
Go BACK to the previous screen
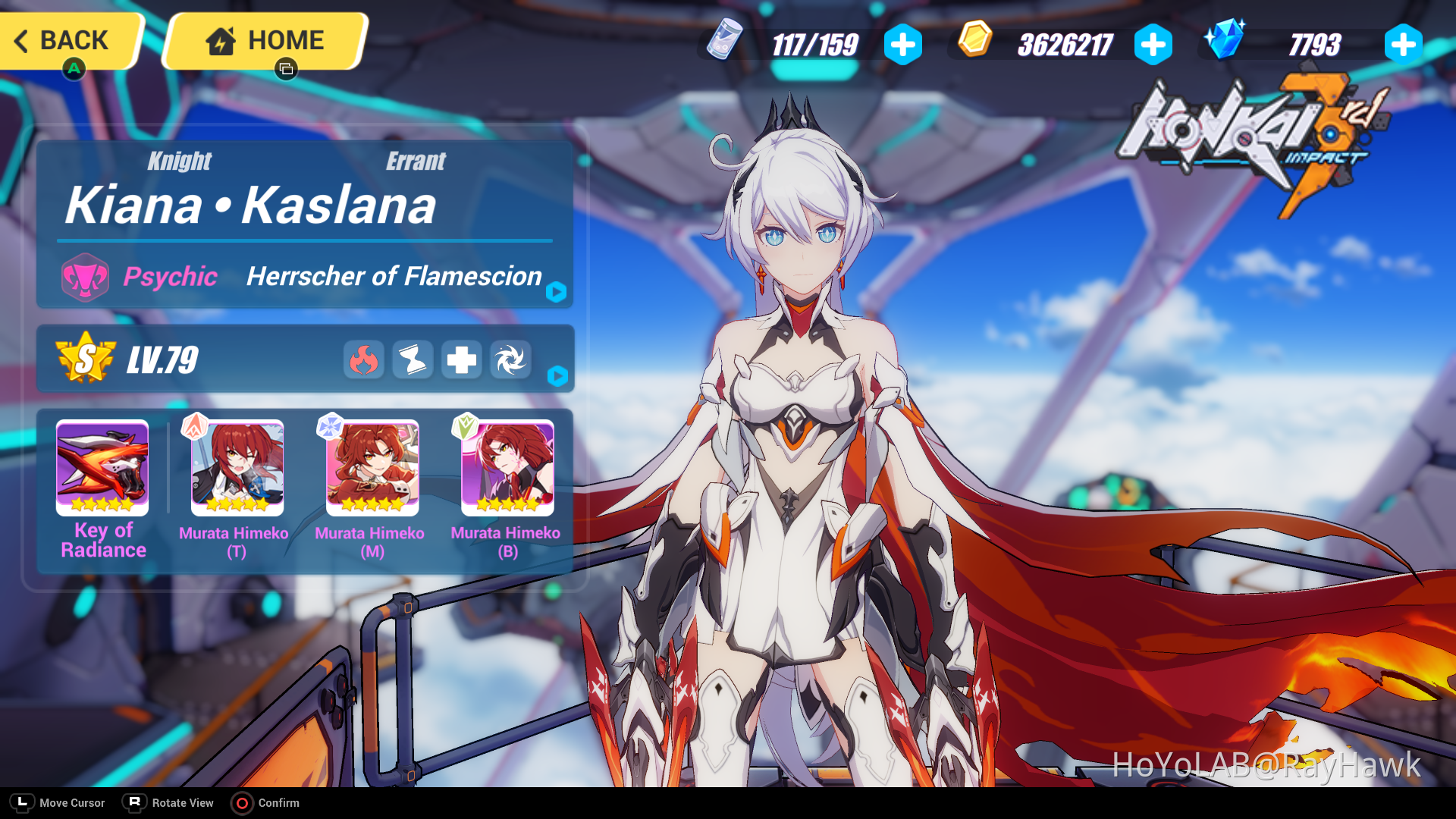[68, 40]
